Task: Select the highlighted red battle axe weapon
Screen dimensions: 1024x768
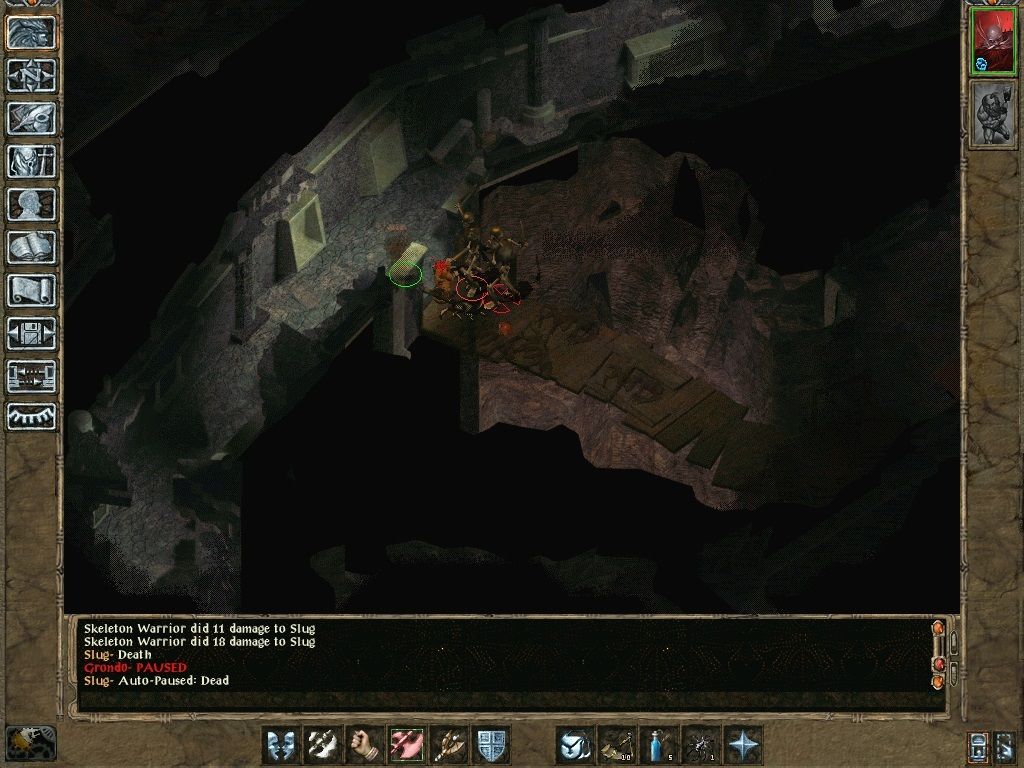Action: (x=407, y=745)
